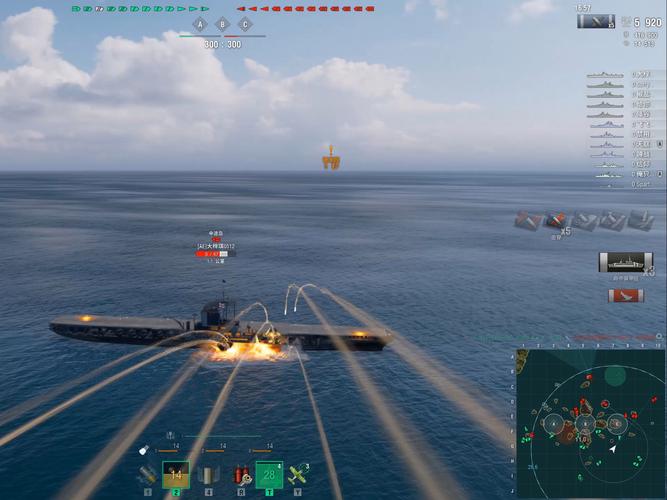Click capture point C indicator

click(245, 24)
